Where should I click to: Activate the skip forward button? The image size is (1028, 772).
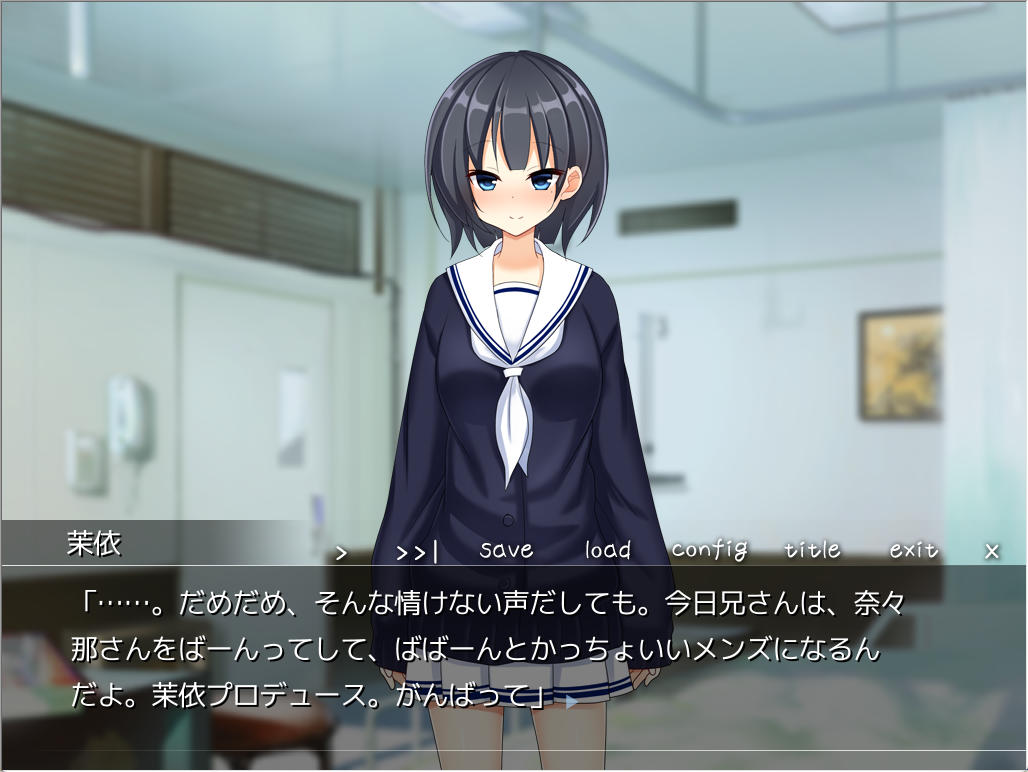417,552
